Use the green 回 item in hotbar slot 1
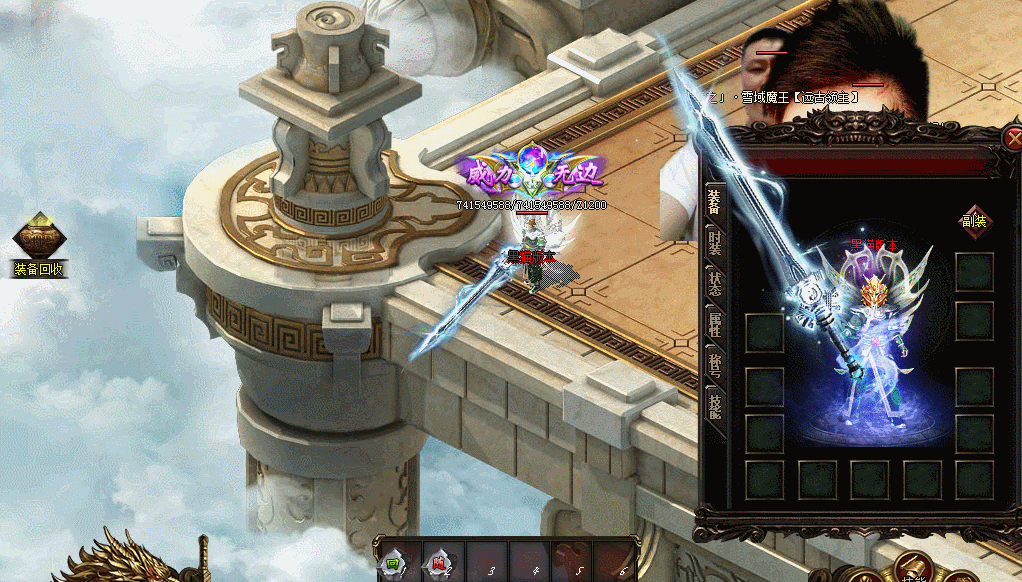The width and height of the screenshot is (1022, 582). 396,564
